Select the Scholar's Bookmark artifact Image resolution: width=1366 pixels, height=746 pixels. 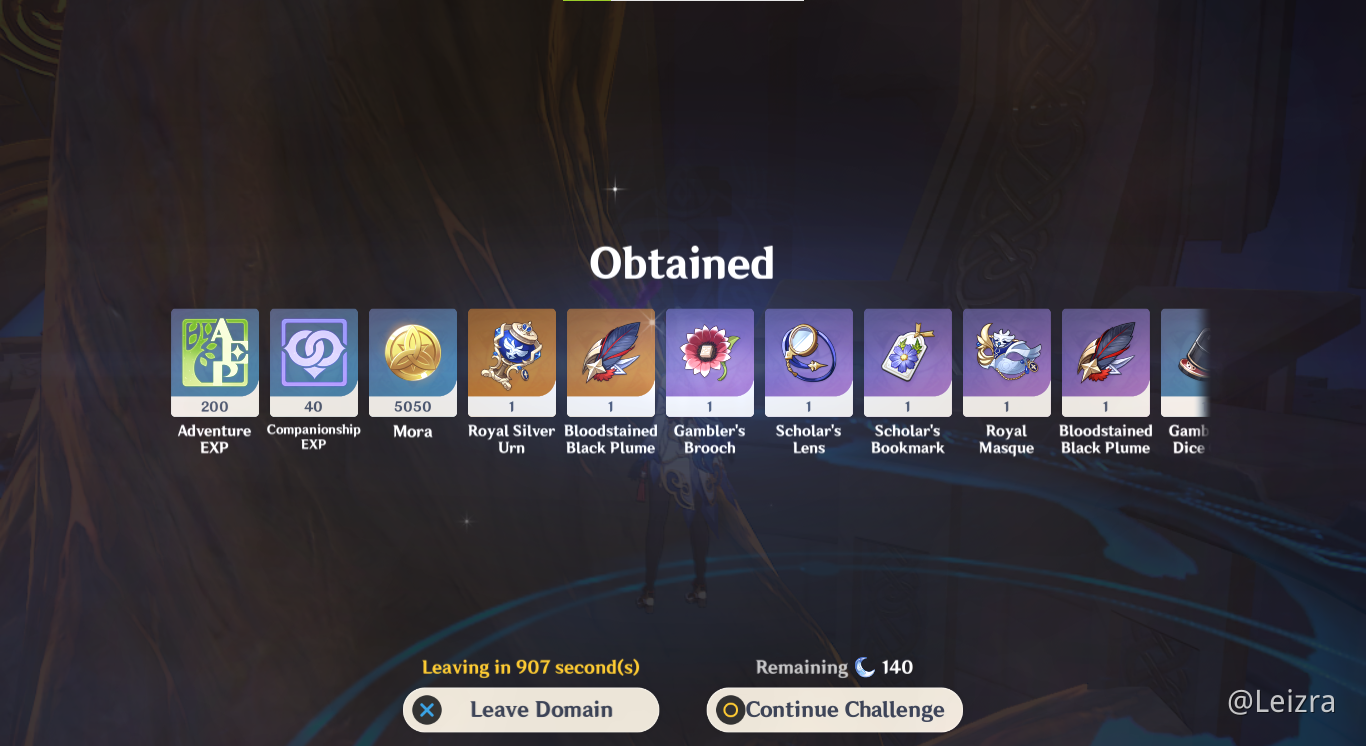tap(907, 362)
